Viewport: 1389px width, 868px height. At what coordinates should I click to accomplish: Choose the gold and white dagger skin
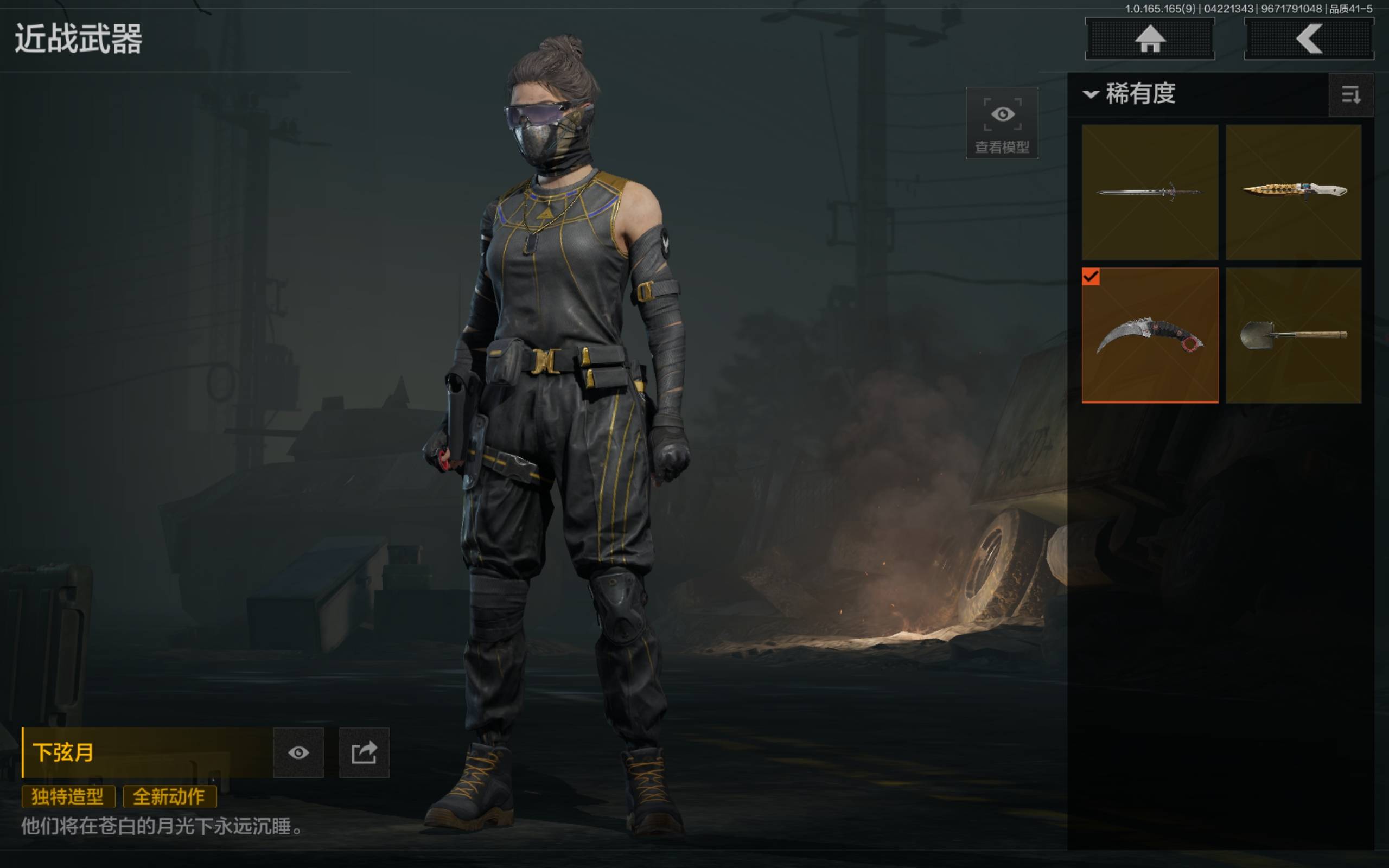1293,192
